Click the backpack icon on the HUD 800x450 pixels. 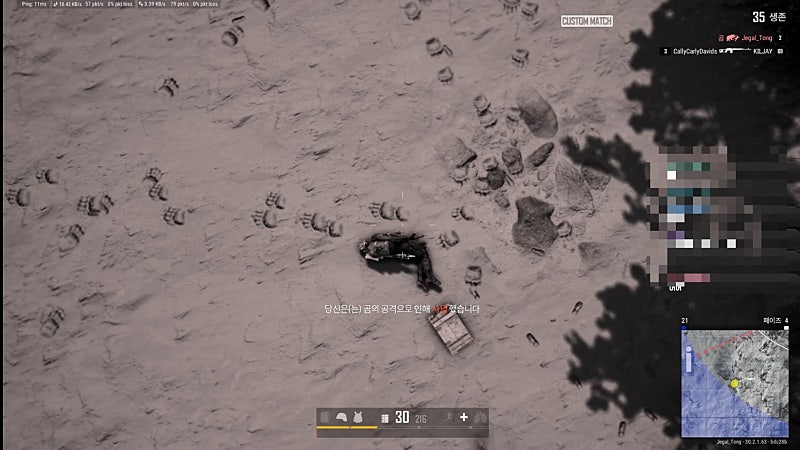[x=326, y=417]
